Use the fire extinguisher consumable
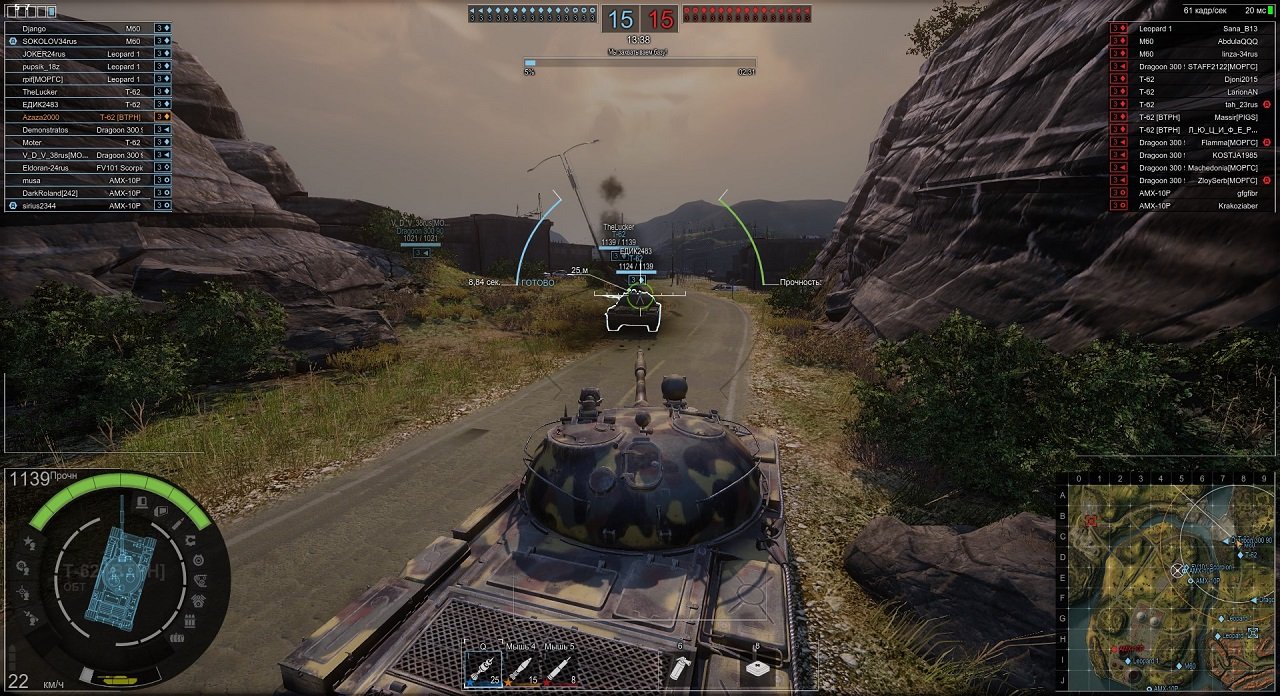 point(680,667)
